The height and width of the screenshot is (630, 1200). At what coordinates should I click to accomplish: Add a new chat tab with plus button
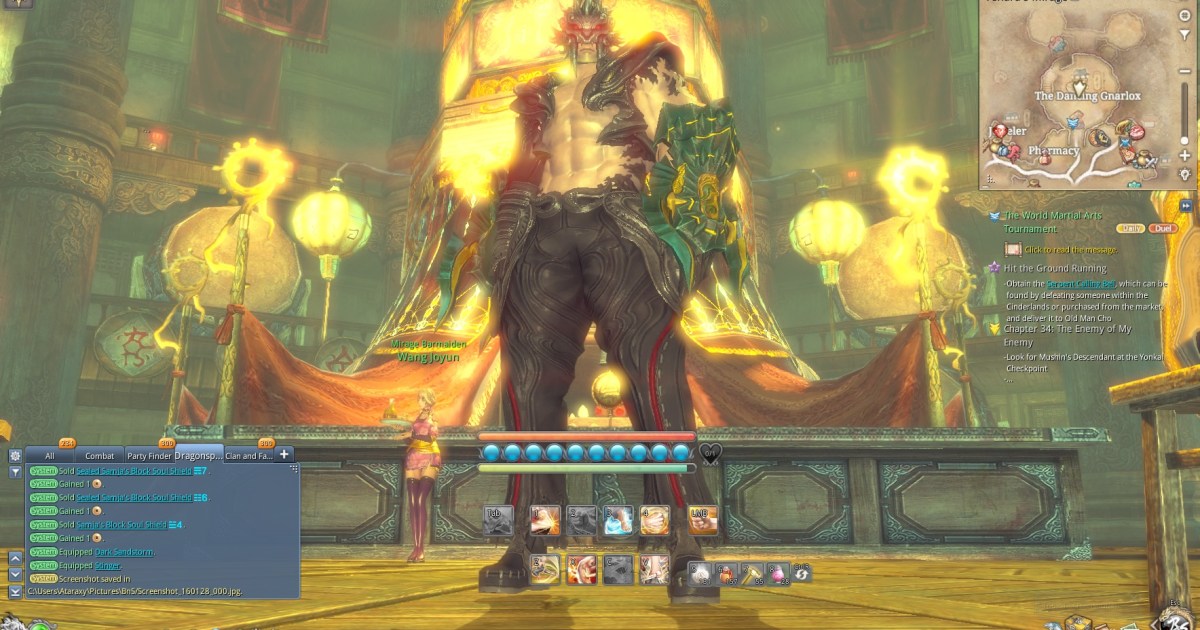[284, 454]
